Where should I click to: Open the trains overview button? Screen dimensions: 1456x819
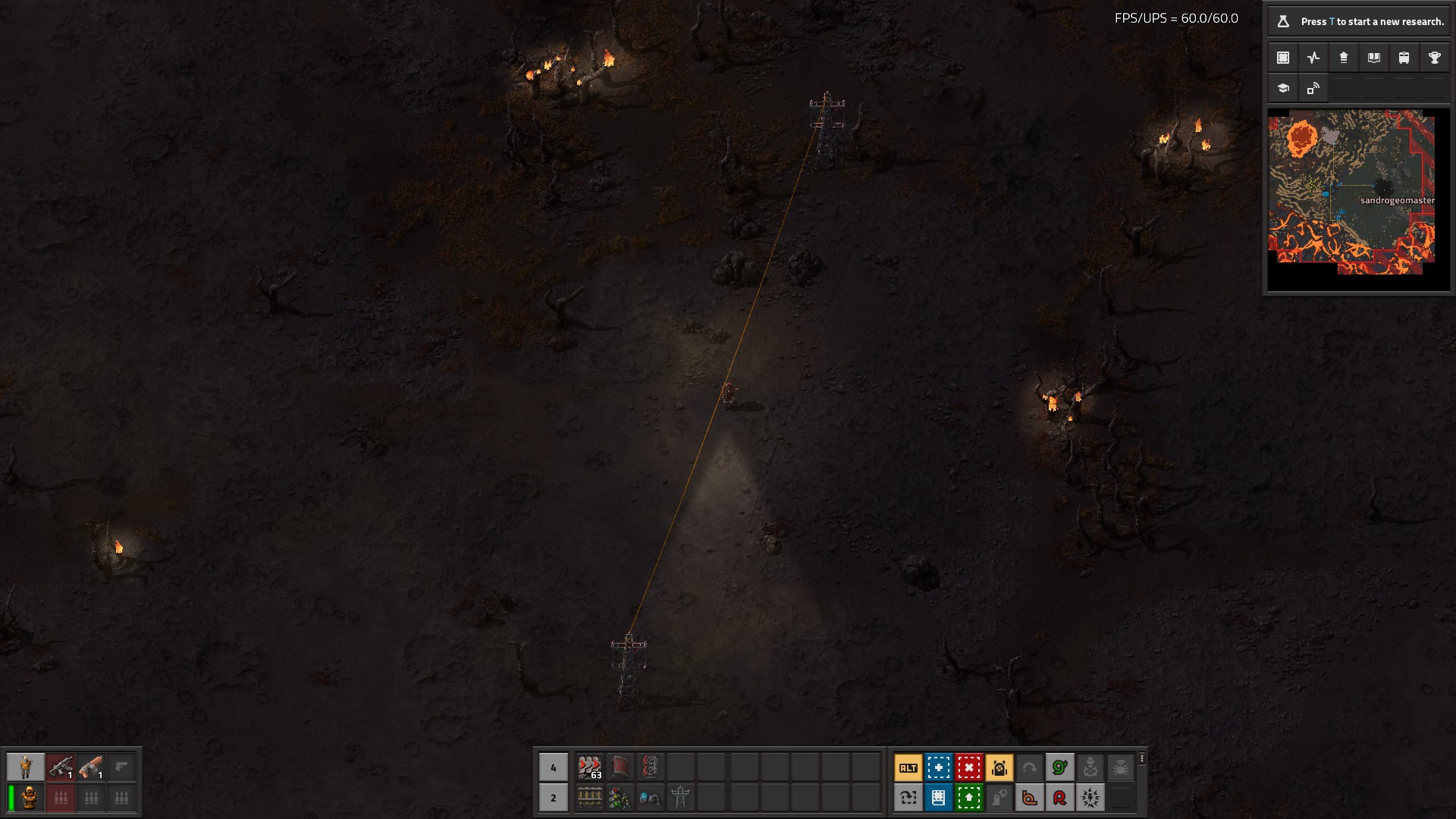pyautogui.click(x=1404, y=58)
